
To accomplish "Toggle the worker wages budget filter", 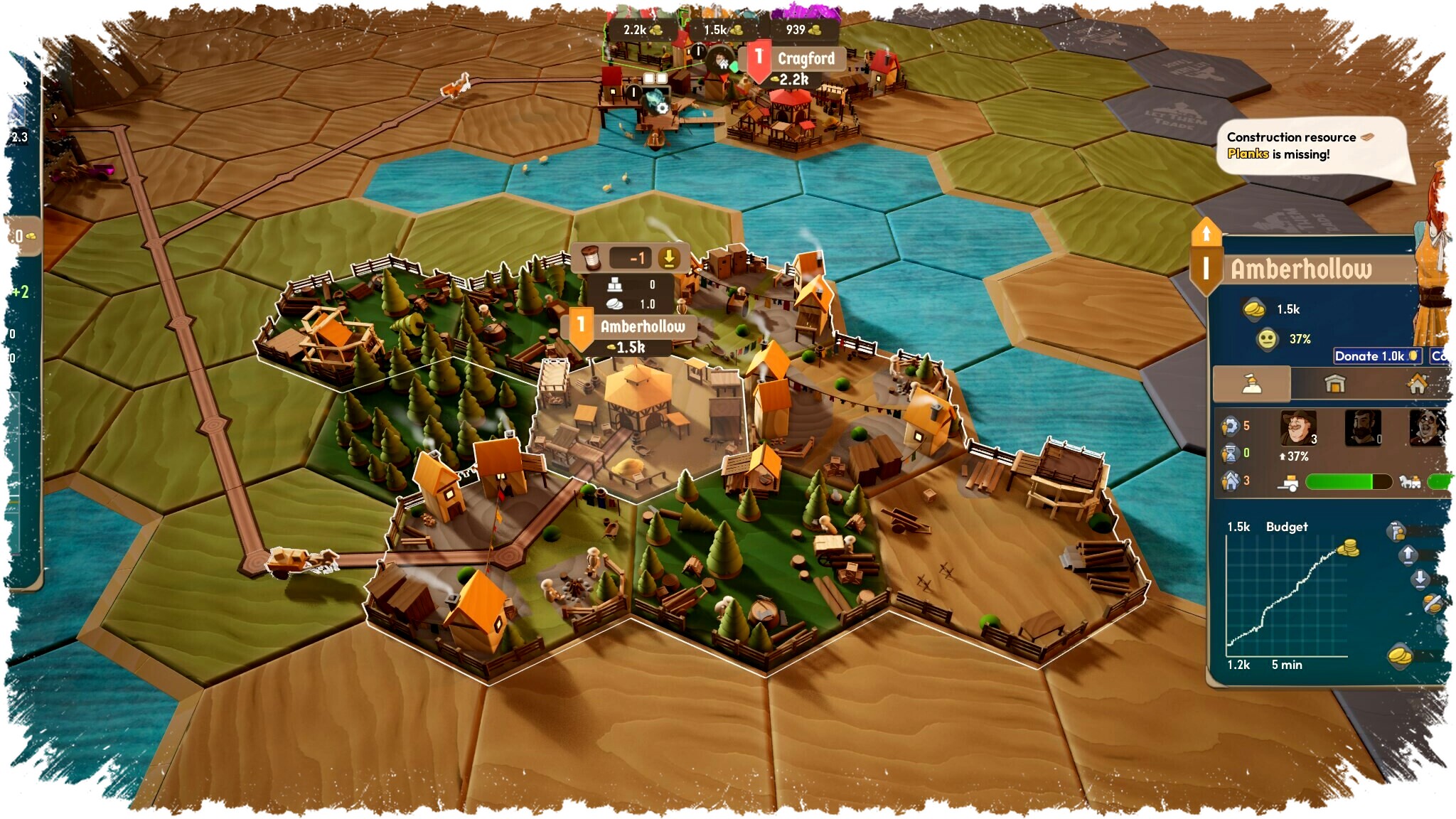I will tap(1396, 531).
